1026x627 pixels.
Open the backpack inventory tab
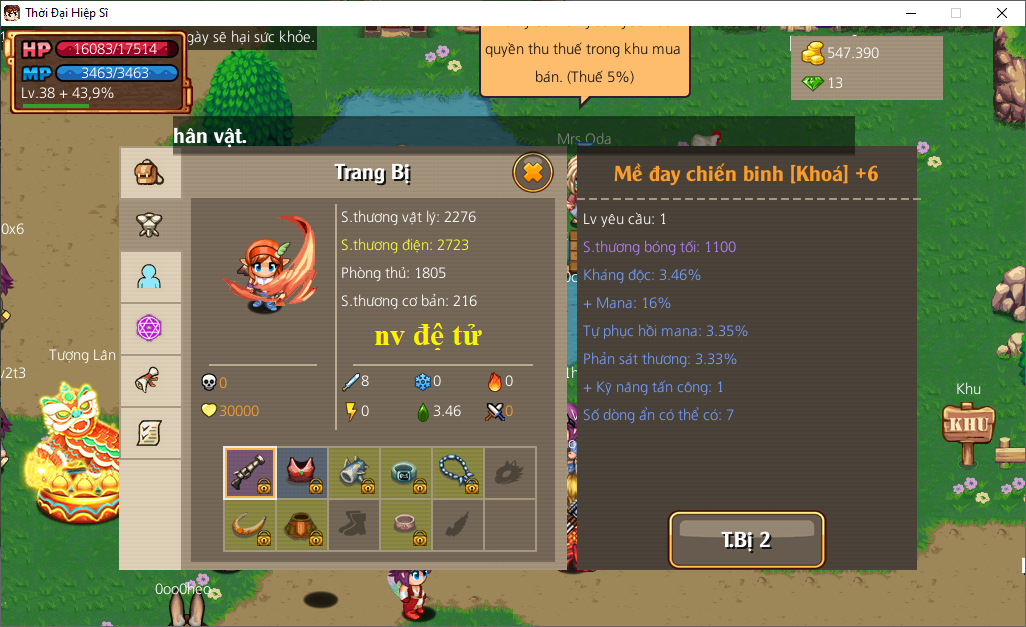tap(150, 174)
